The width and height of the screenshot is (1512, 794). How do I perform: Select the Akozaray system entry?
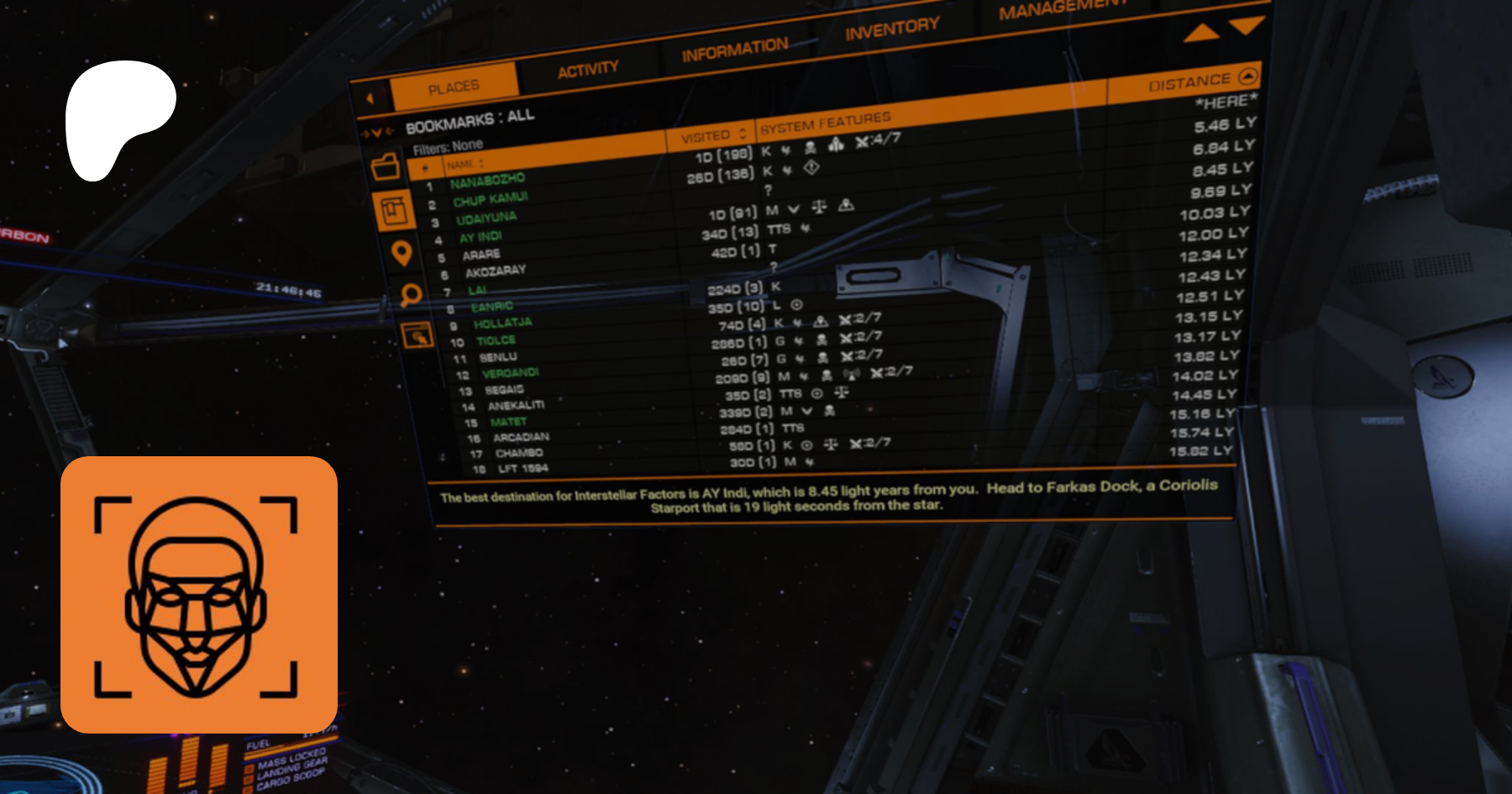click(496, 271)
